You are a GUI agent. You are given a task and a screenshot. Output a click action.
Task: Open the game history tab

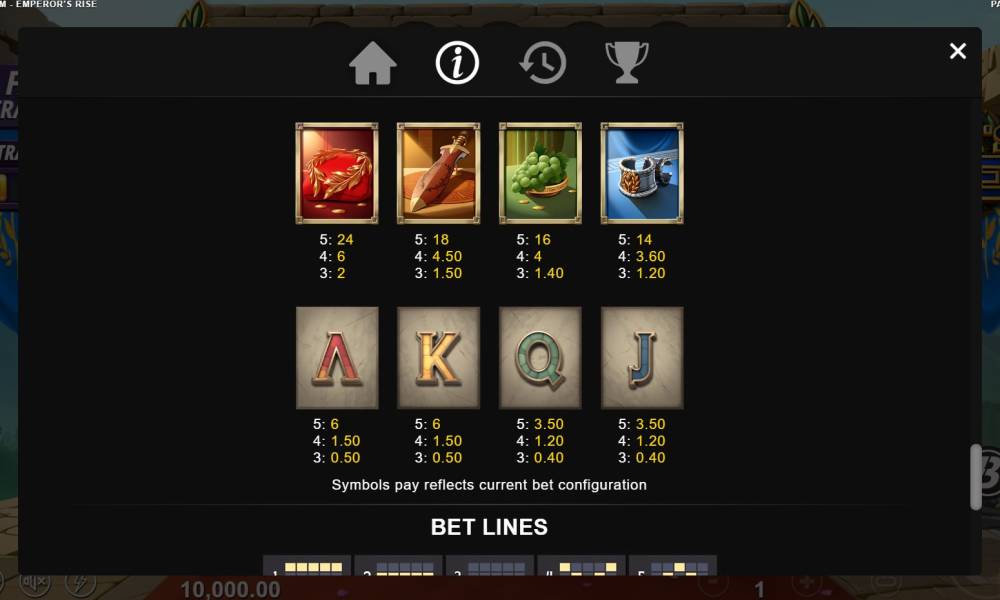[543, 64]
